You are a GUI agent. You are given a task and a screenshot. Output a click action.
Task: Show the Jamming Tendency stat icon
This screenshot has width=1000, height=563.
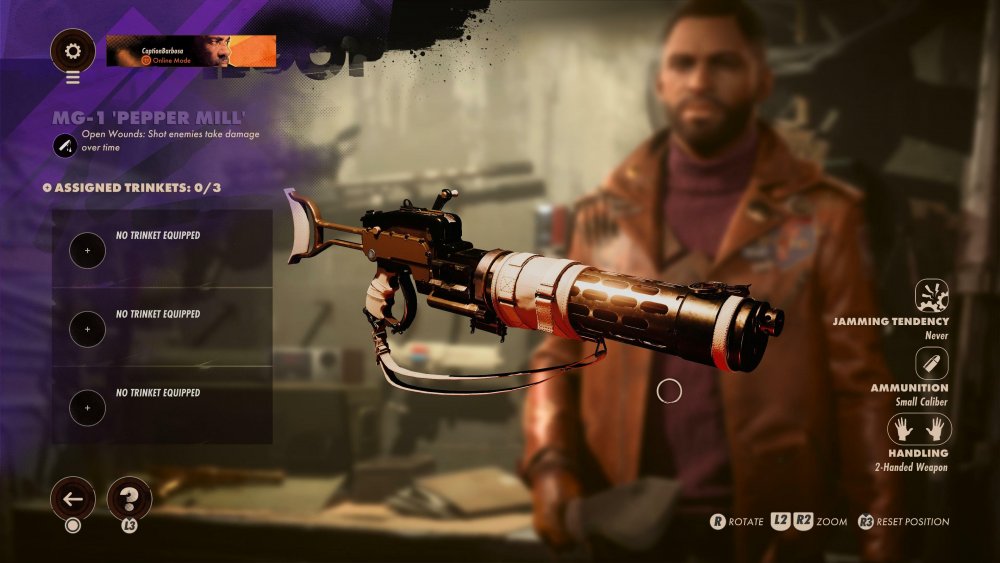[x=931, y=297]
